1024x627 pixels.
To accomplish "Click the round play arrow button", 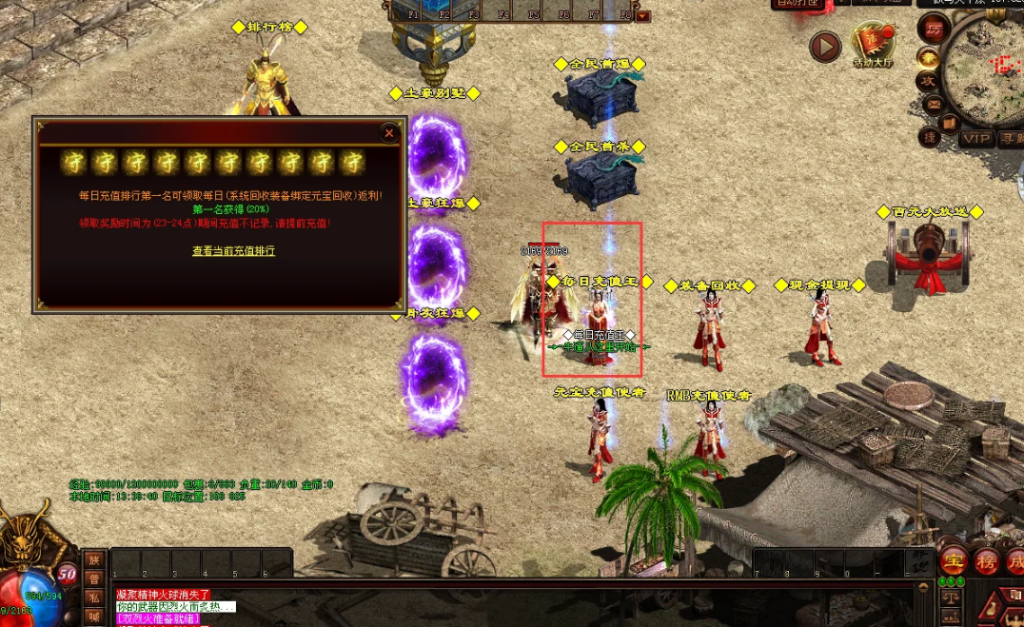I will (825, 47).
